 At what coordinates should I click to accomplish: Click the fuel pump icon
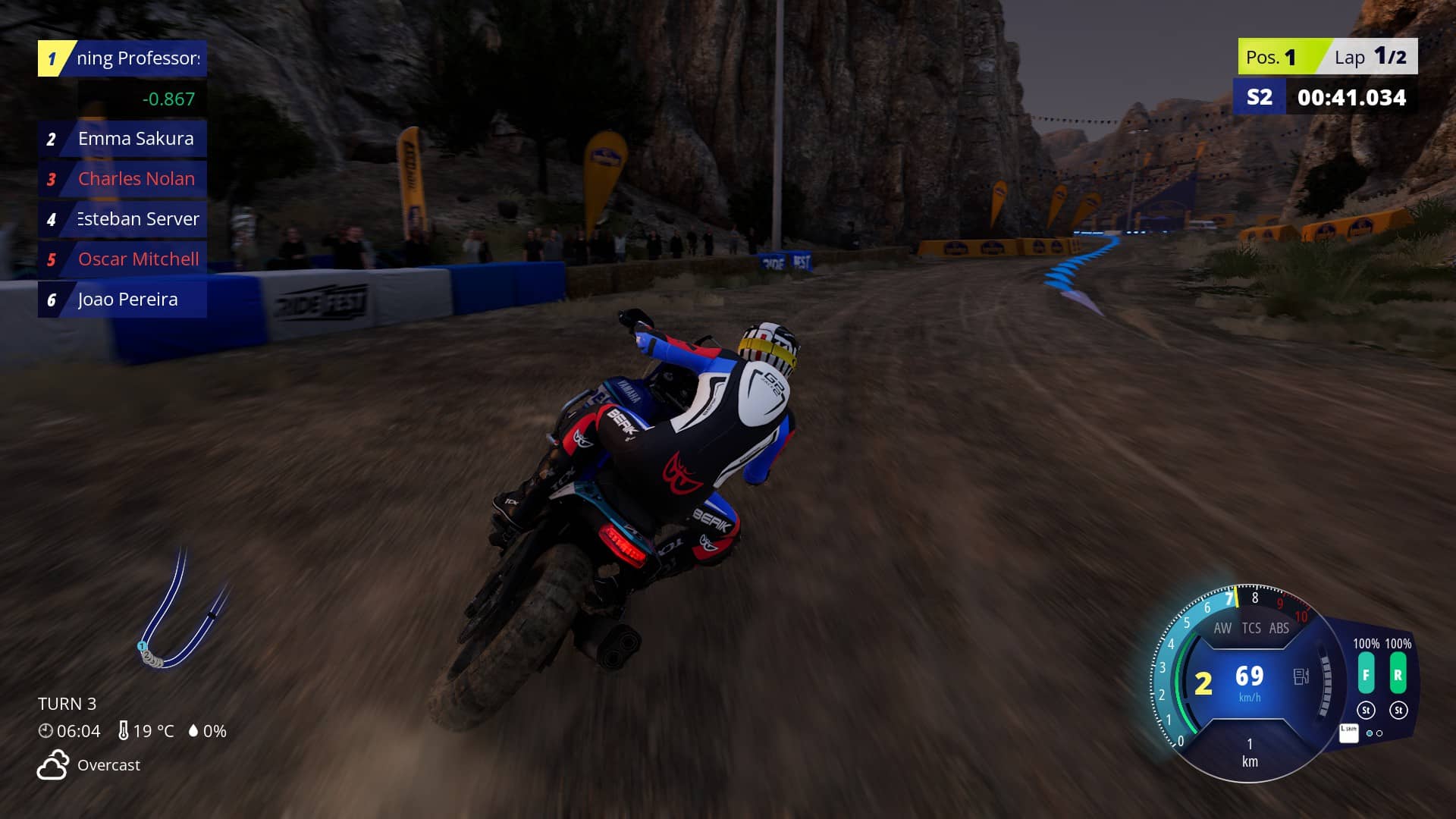point(1301,676)
